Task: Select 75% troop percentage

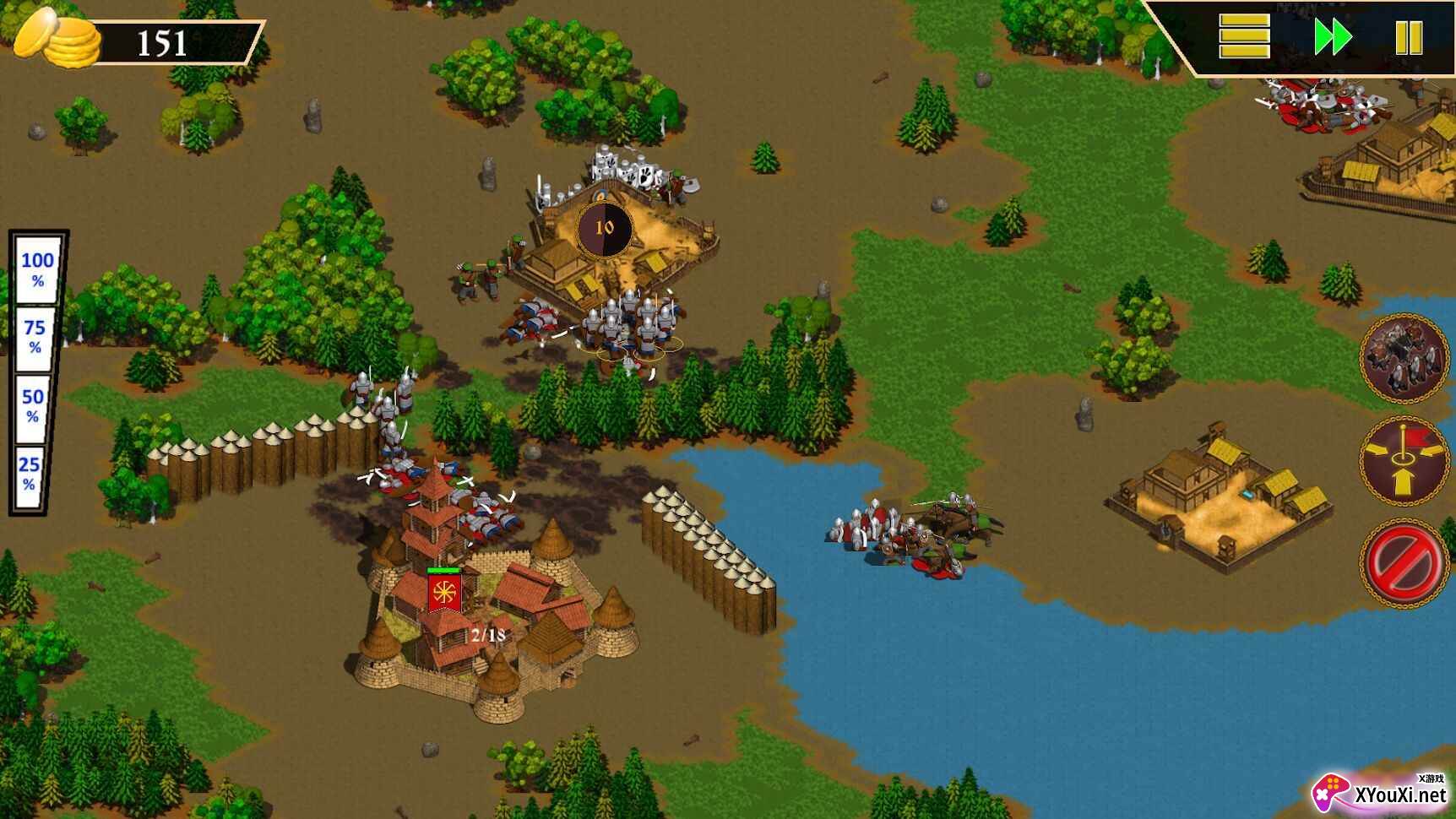Action: [35, 336]
